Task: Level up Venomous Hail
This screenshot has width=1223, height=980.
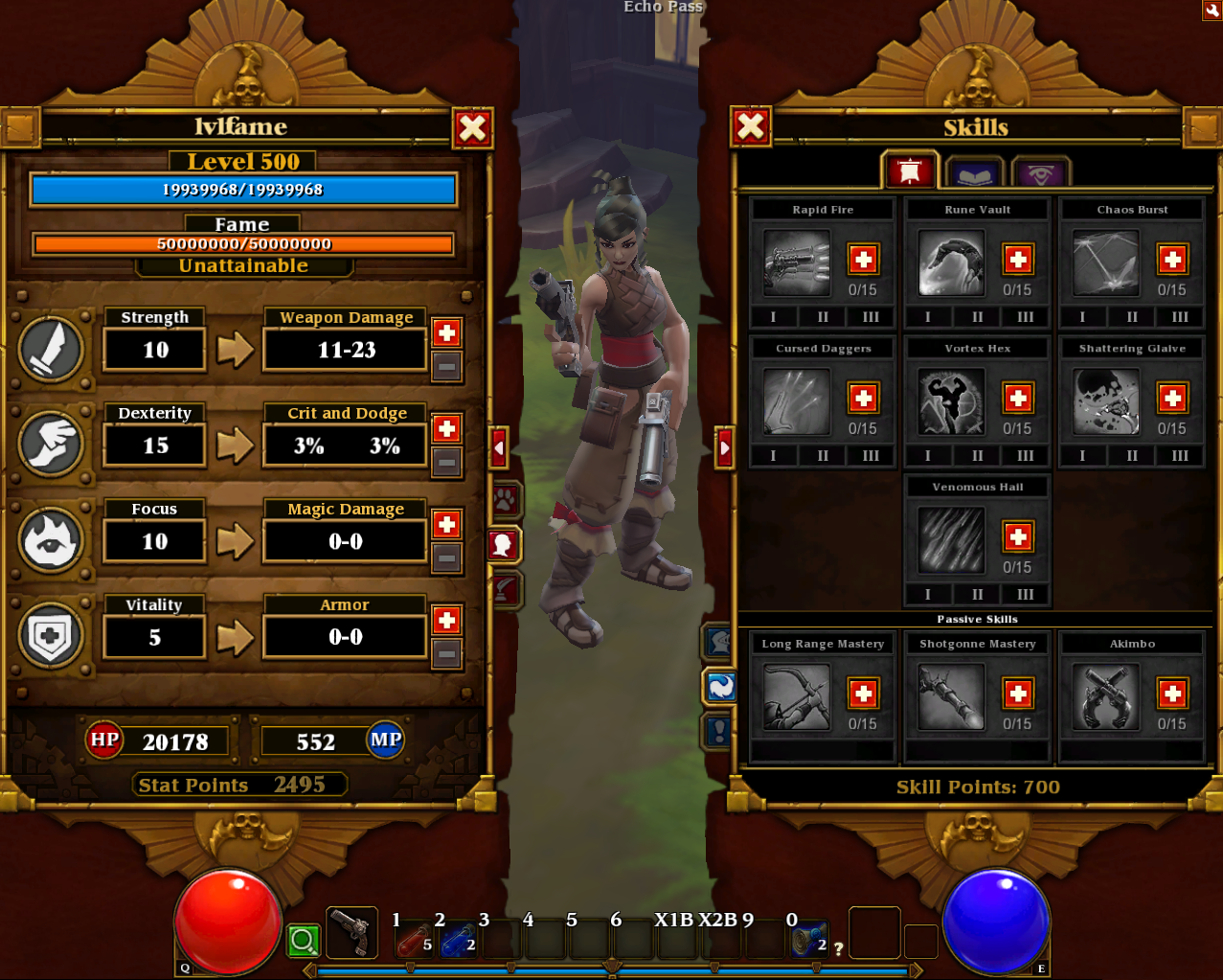Action: 1017,536
